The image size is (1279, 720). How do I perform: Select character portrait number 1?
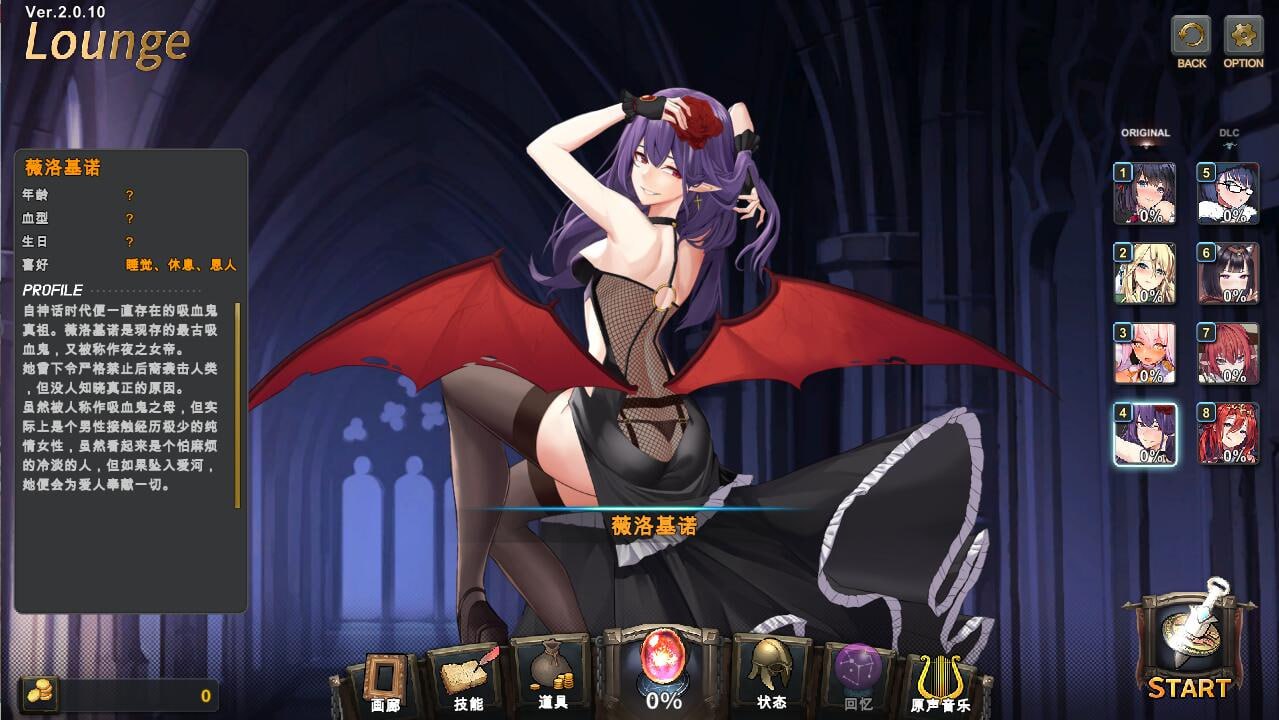pyautogui.click(x=1145, y=193)
